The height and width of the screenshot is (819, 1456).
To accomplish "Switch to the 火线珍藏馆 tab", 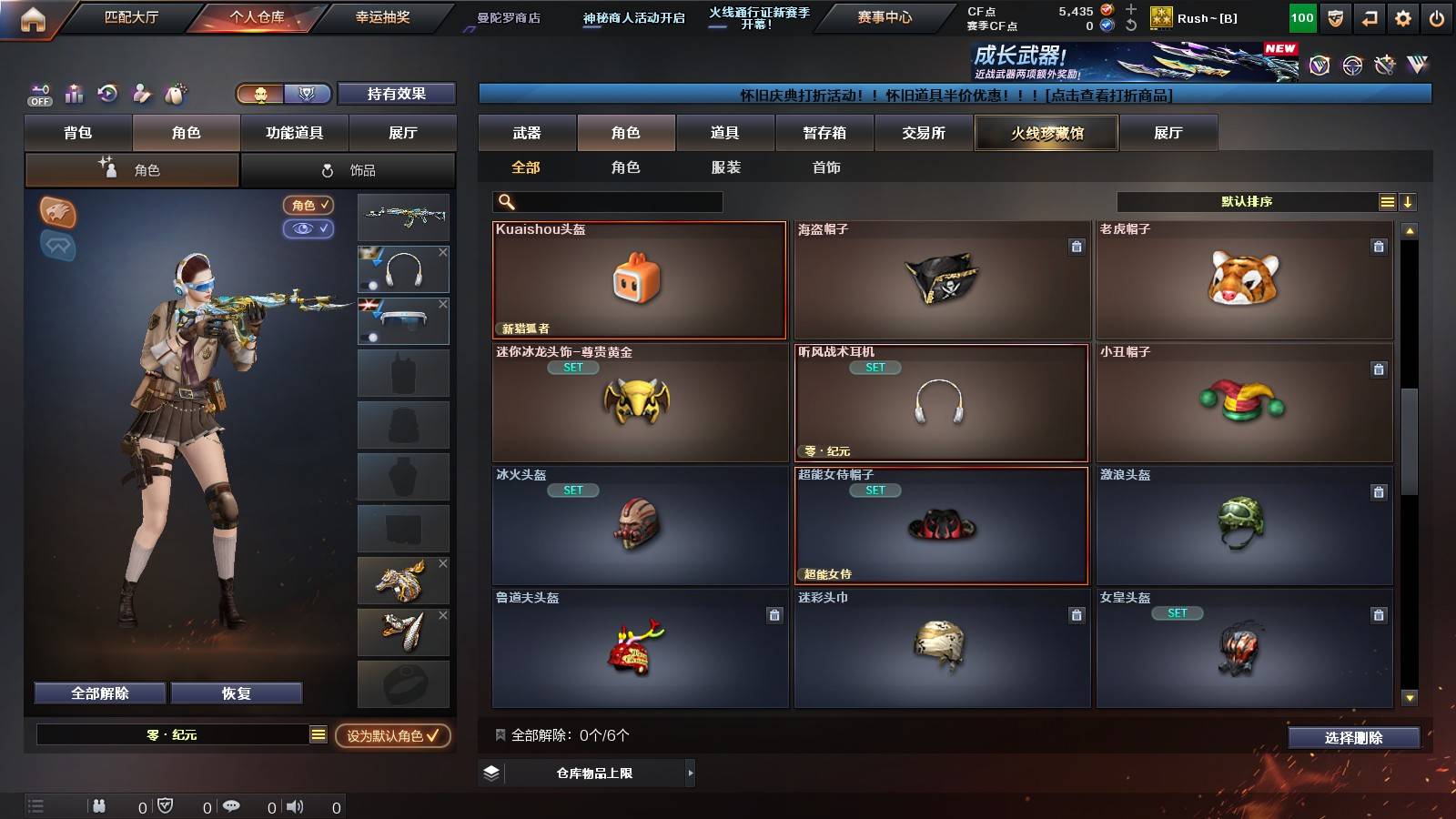I will pos(1046,133).
